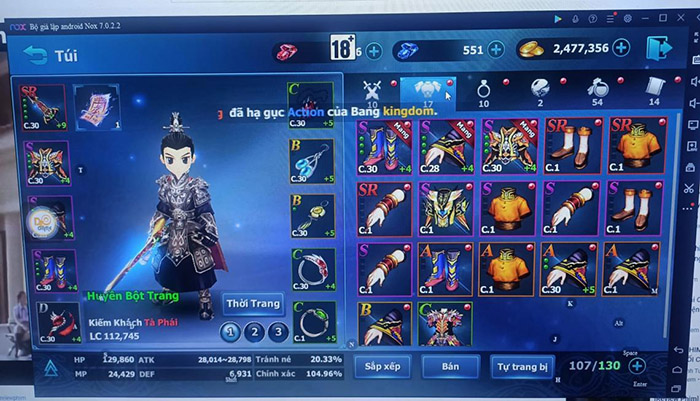Sort the bag with Sắp xếp
This screenshot has height=401, width=700.
click(381, 367)
